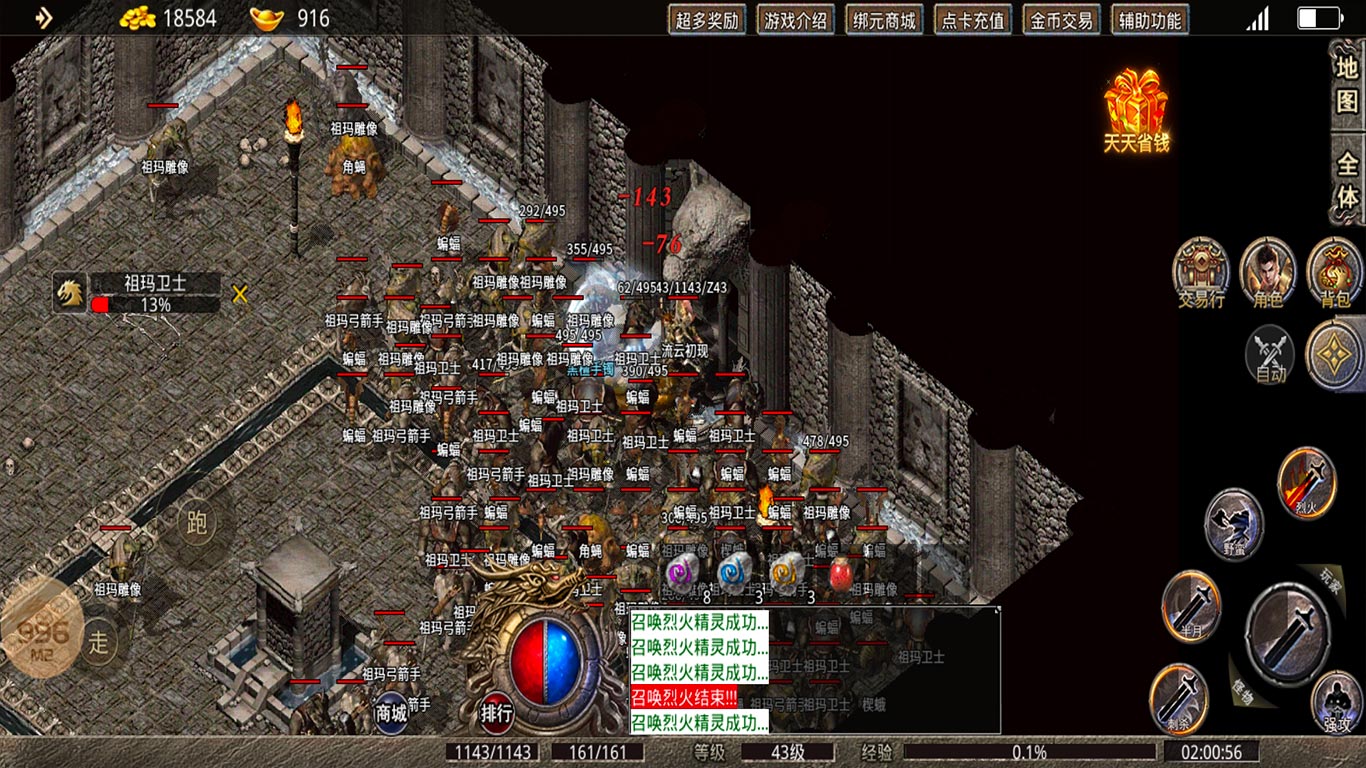Image resolution: width=1366 pixels, height=768 pixels.
Task: Open the 辅助功能 assist functions menu
Action: click(1150, 20)
